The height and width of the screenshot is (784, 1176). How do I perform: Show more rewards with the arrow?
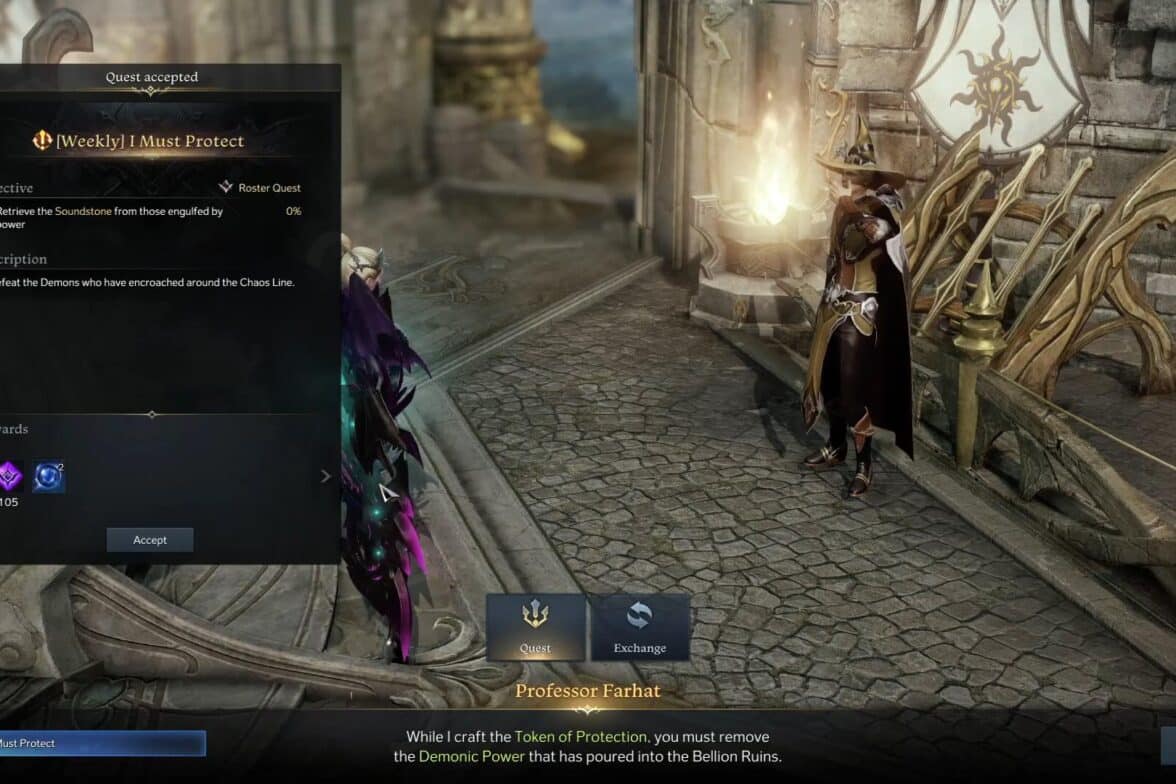(325, 477)
